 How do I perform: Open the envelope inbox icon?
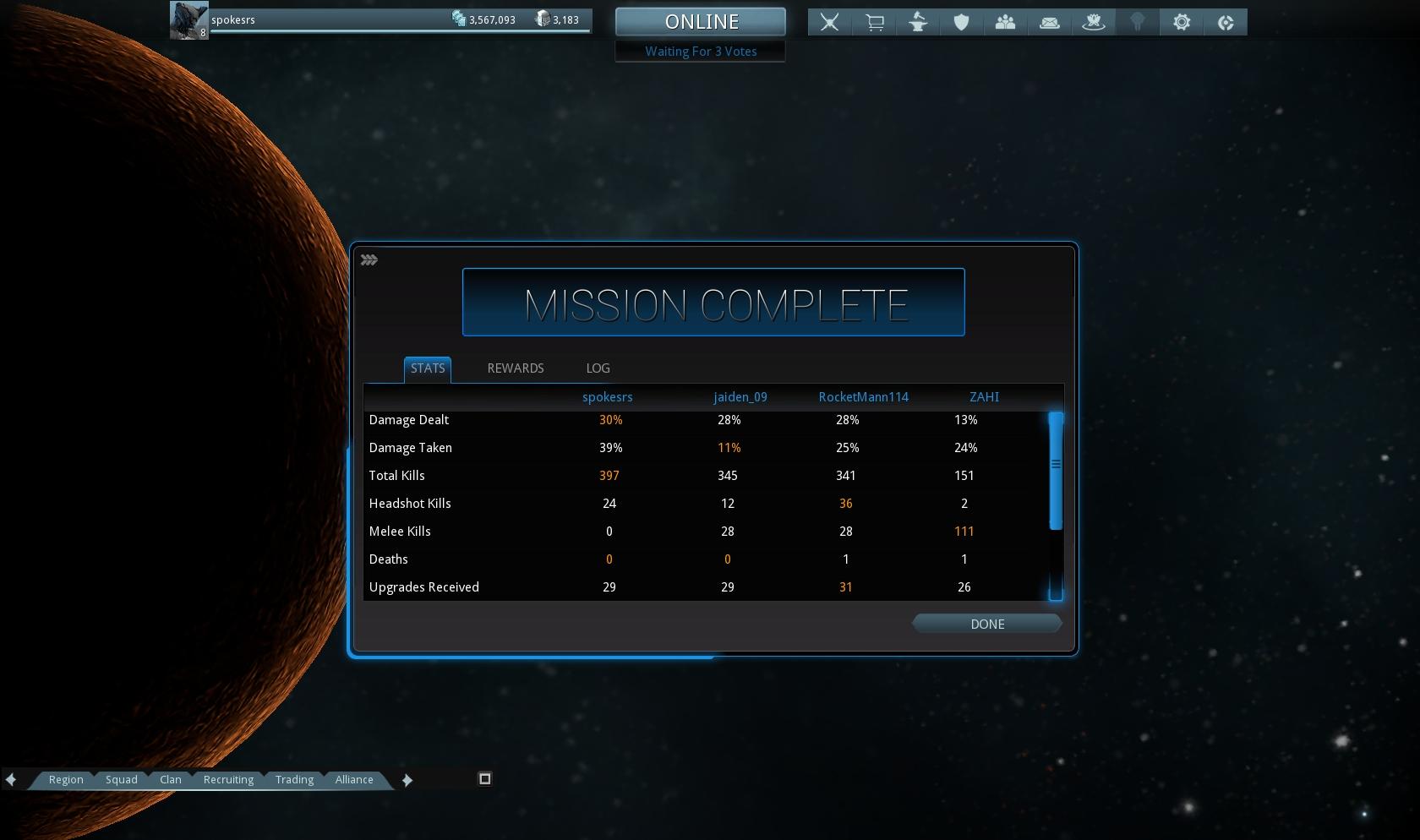pos(1049,23)
